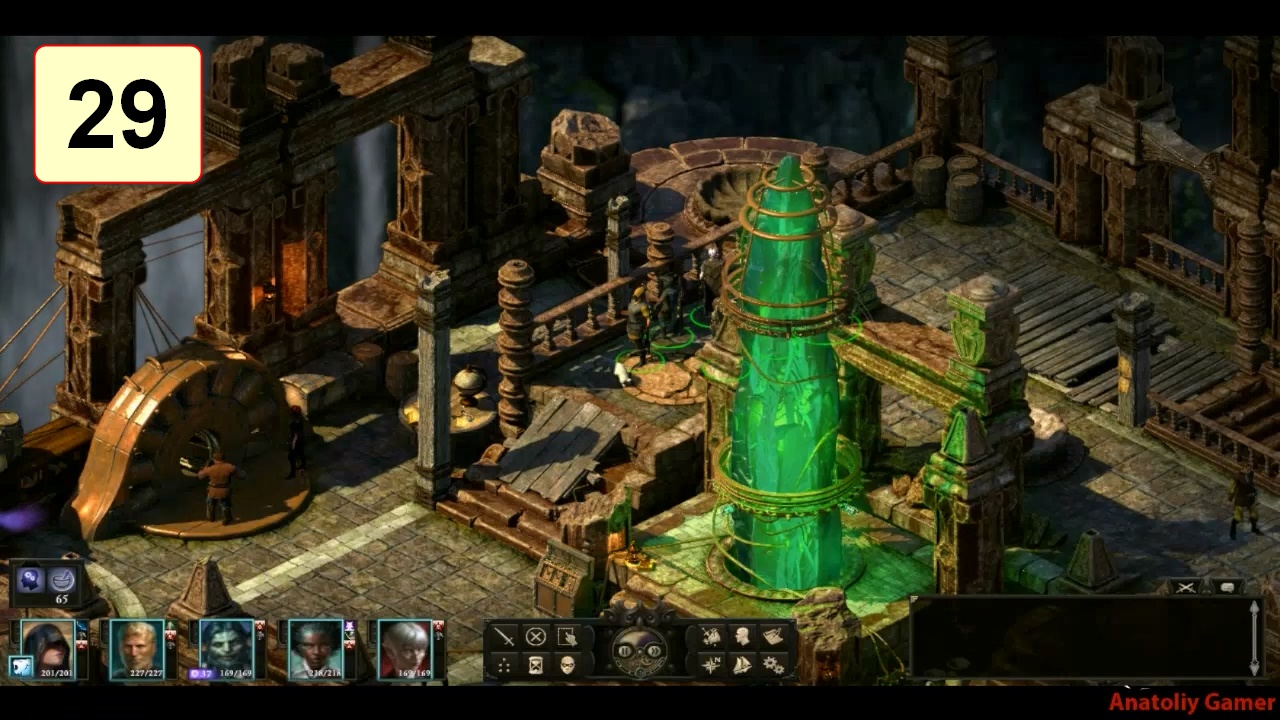Open the party formation dots button

click(505, 664)
